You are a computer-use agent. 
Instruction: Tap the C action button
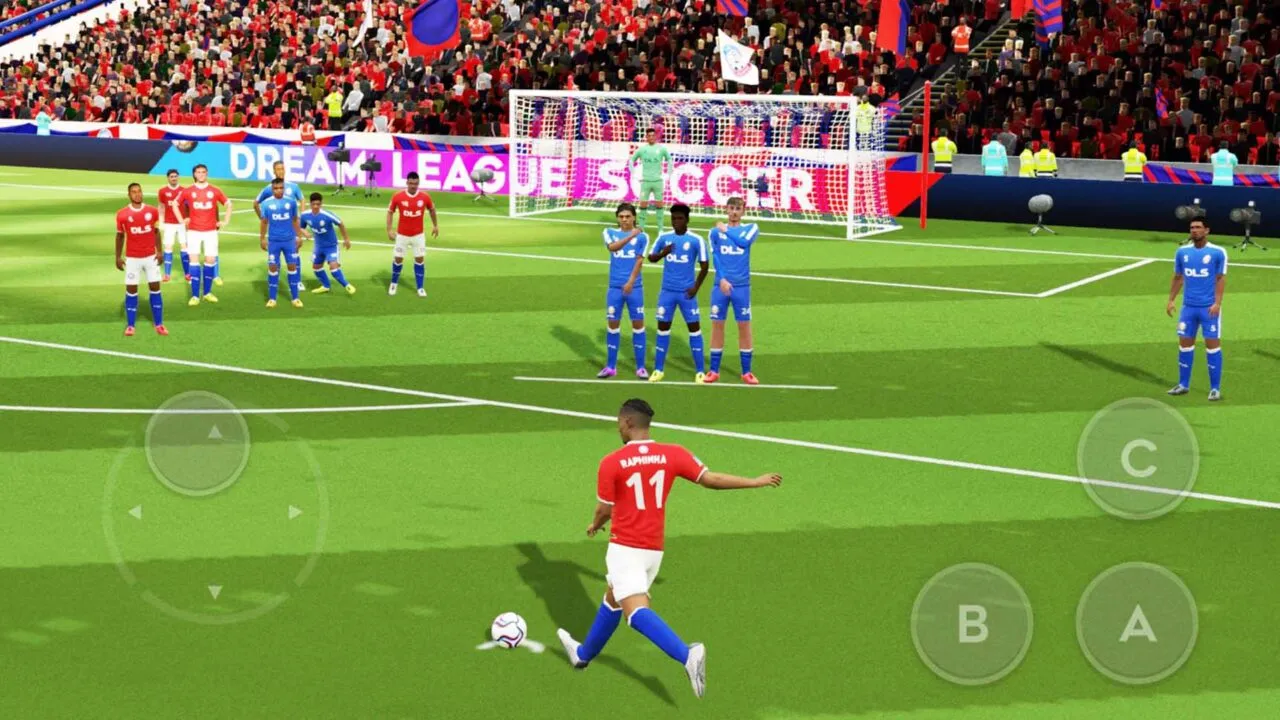[x=1138, y=458]
